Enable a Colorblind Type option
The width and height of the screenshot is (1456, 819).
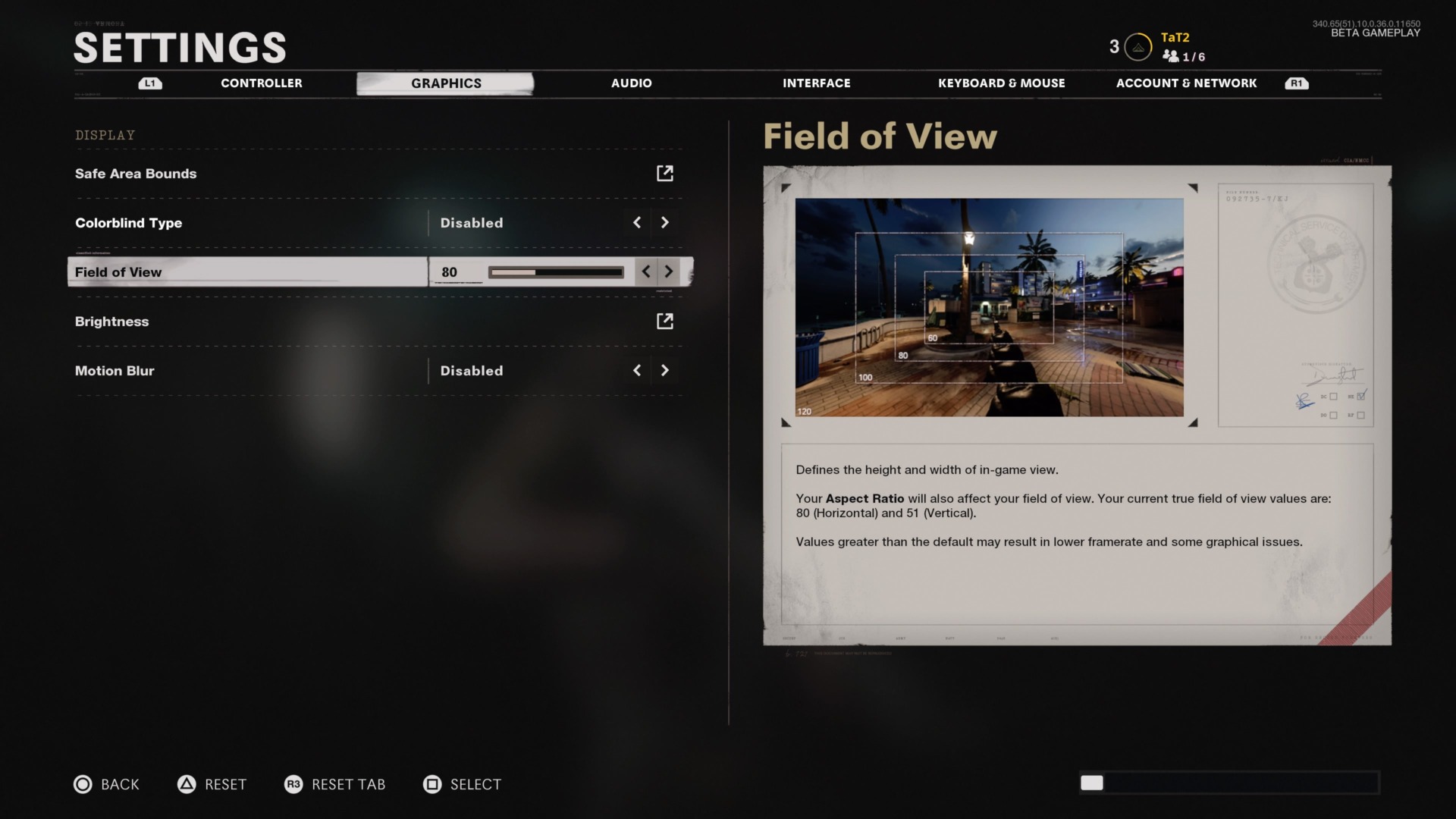[x=665, y=222]
